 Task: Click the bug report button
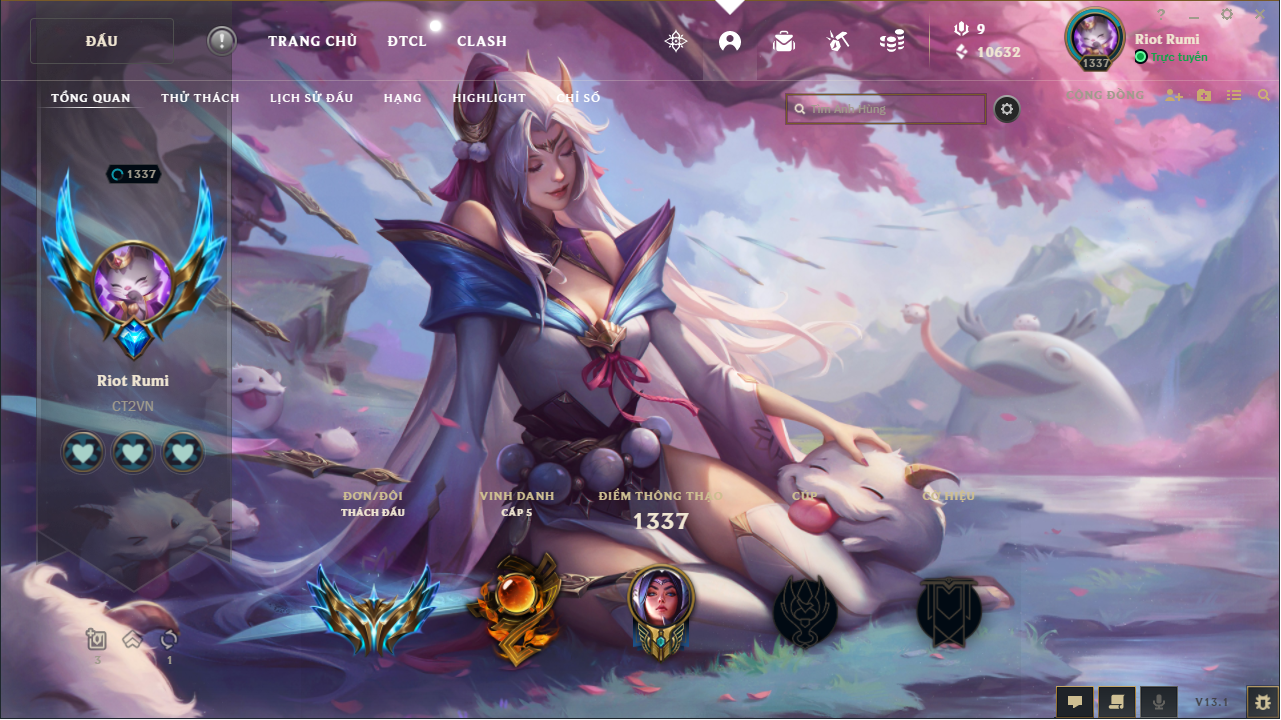tap(1262, 702)
